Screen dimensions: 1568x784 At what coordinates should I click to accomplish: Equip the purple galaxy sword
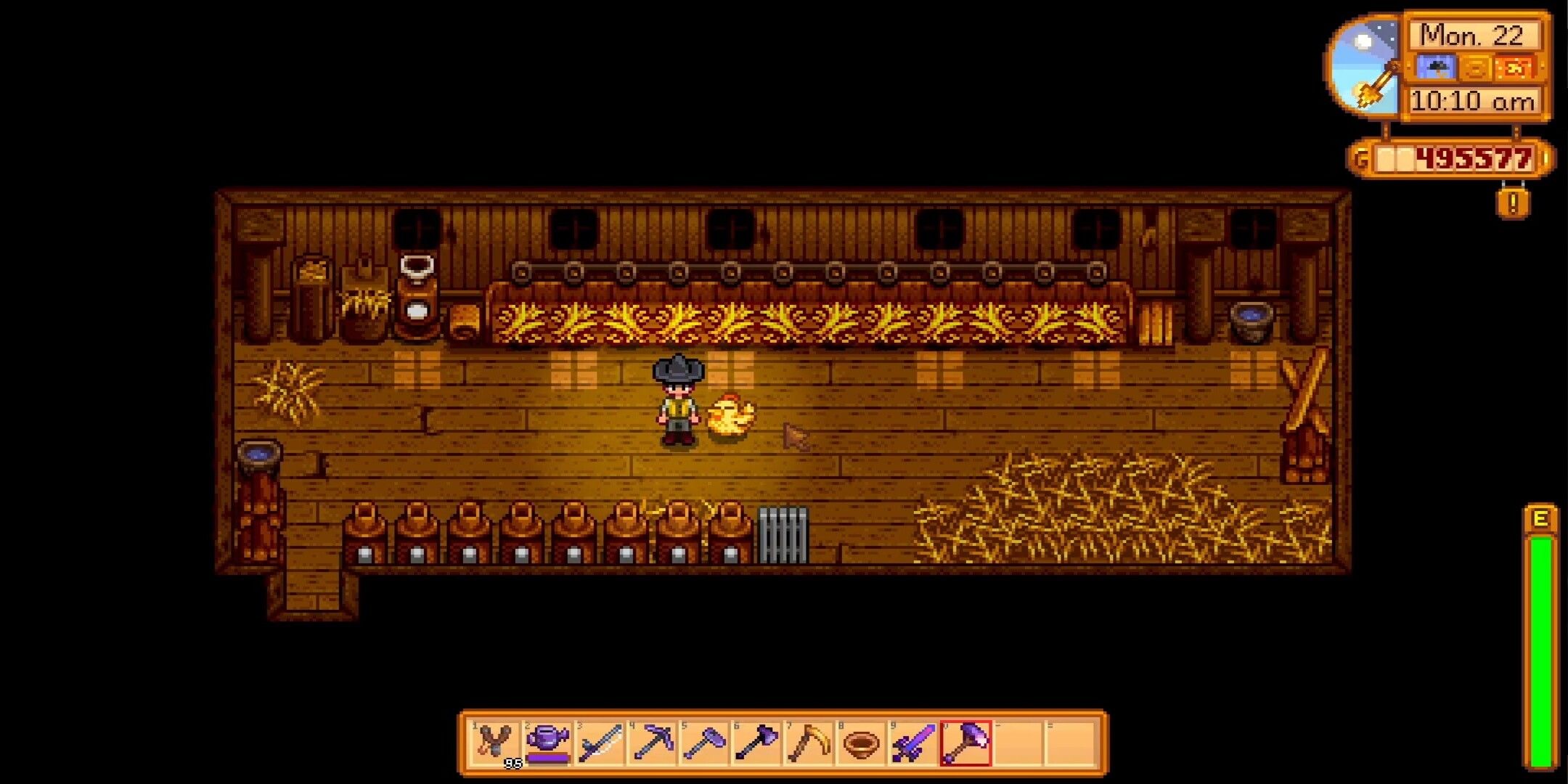click(x=913, y=743)
